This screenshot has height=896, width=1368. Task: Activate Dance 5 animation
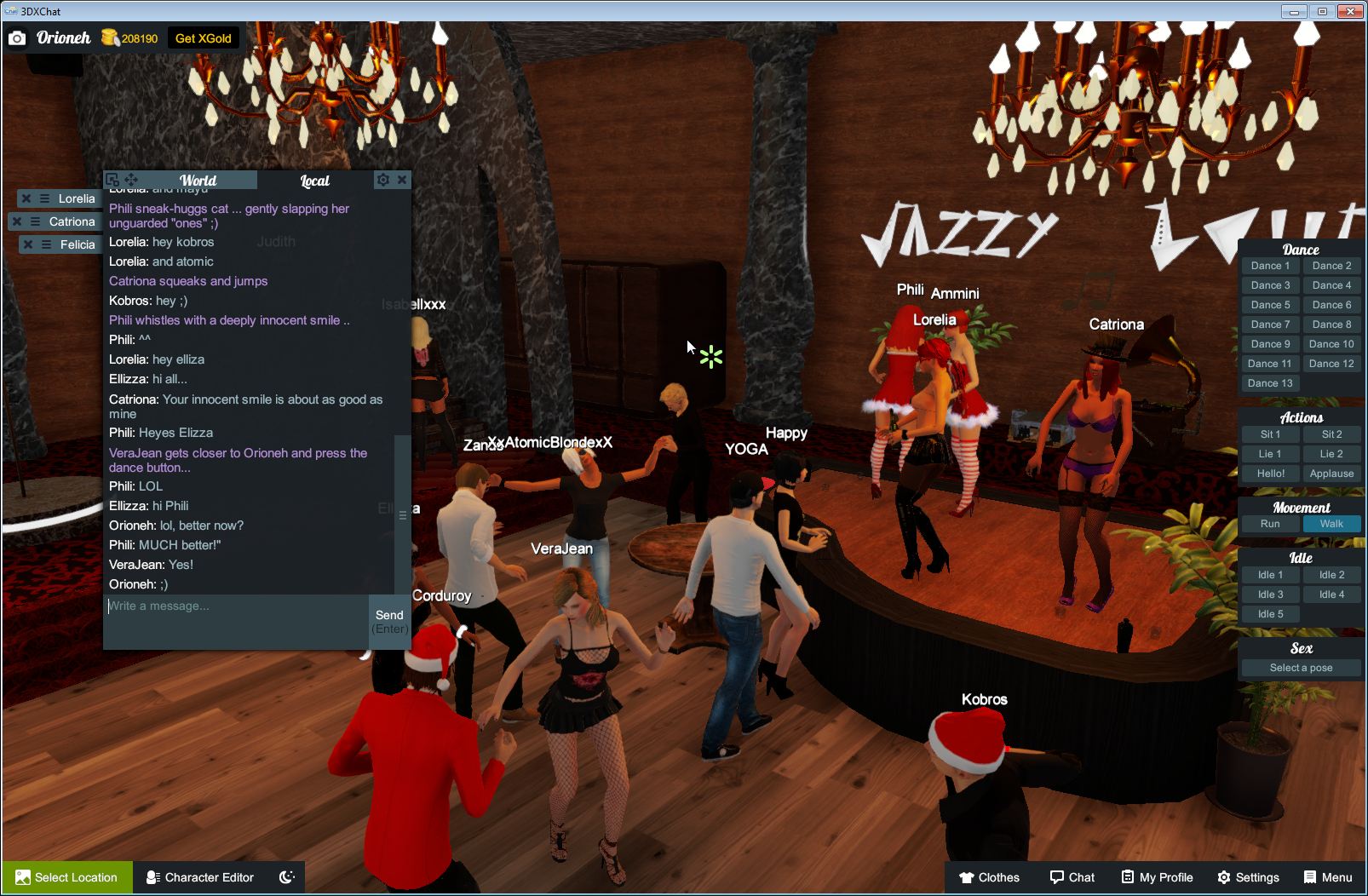[1269, 304]
